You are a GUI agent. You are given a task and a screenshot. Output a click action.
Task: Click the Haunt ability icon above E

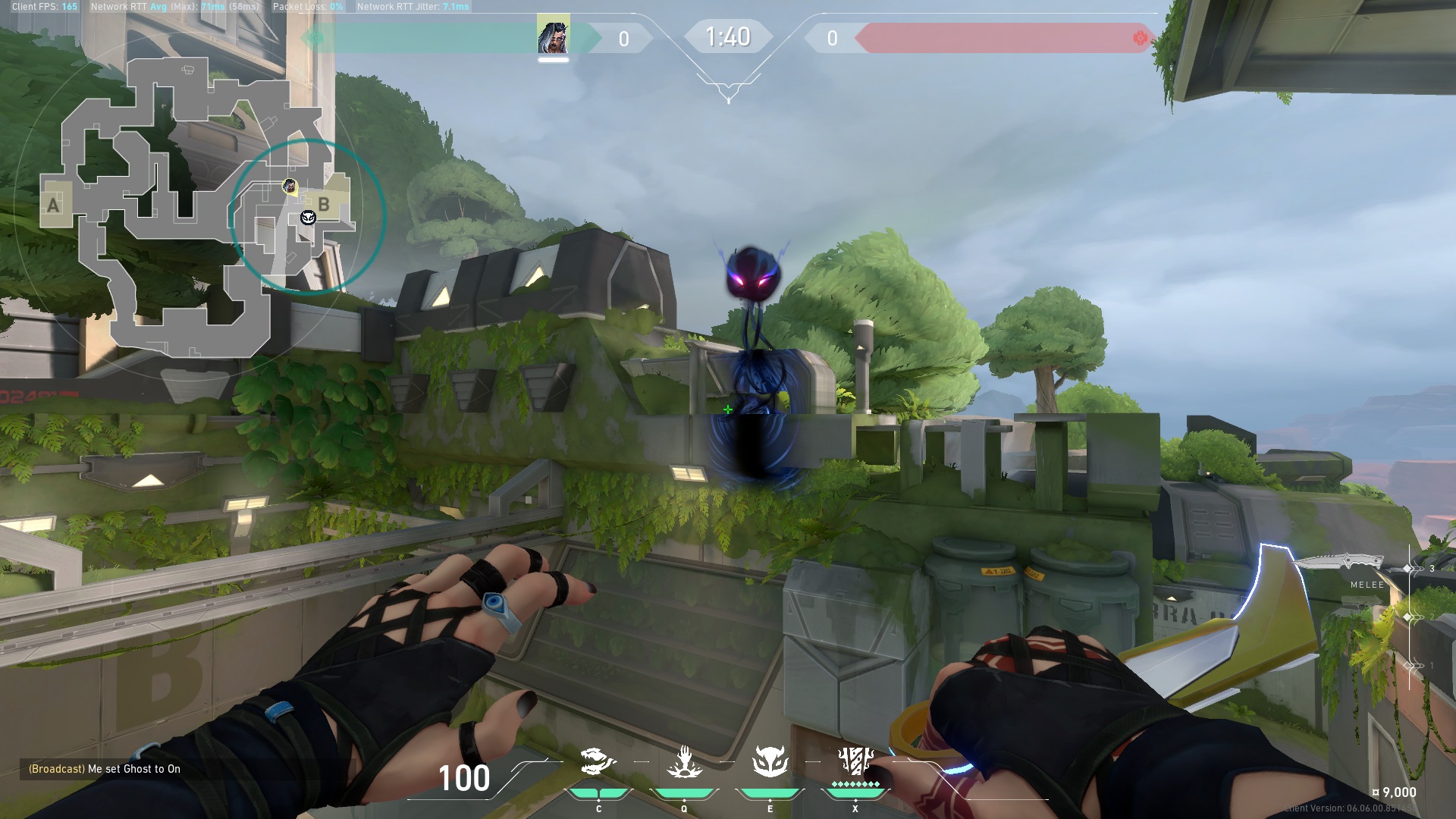click(768, 761)
